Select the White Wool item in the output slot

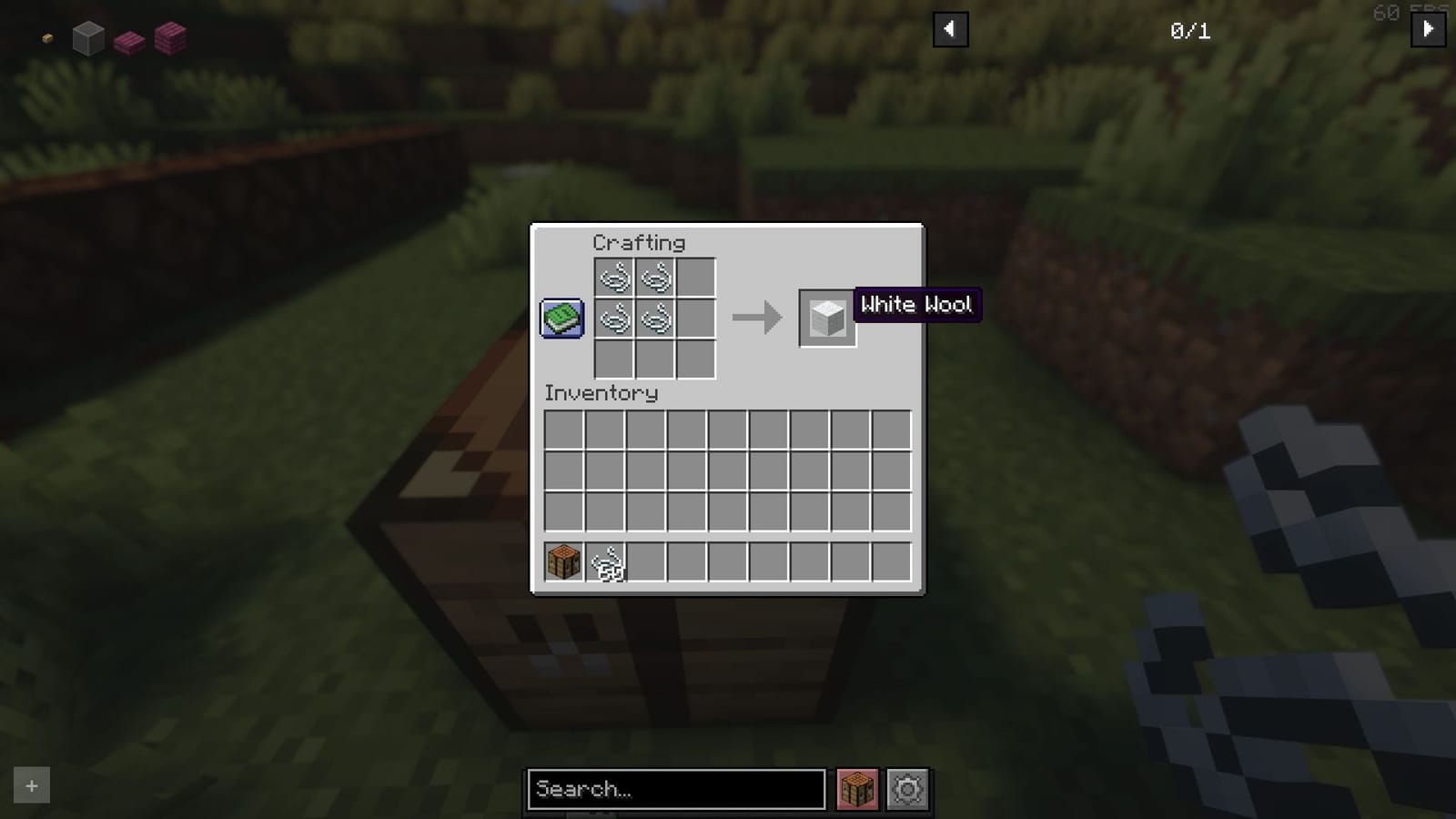point(826,318)
